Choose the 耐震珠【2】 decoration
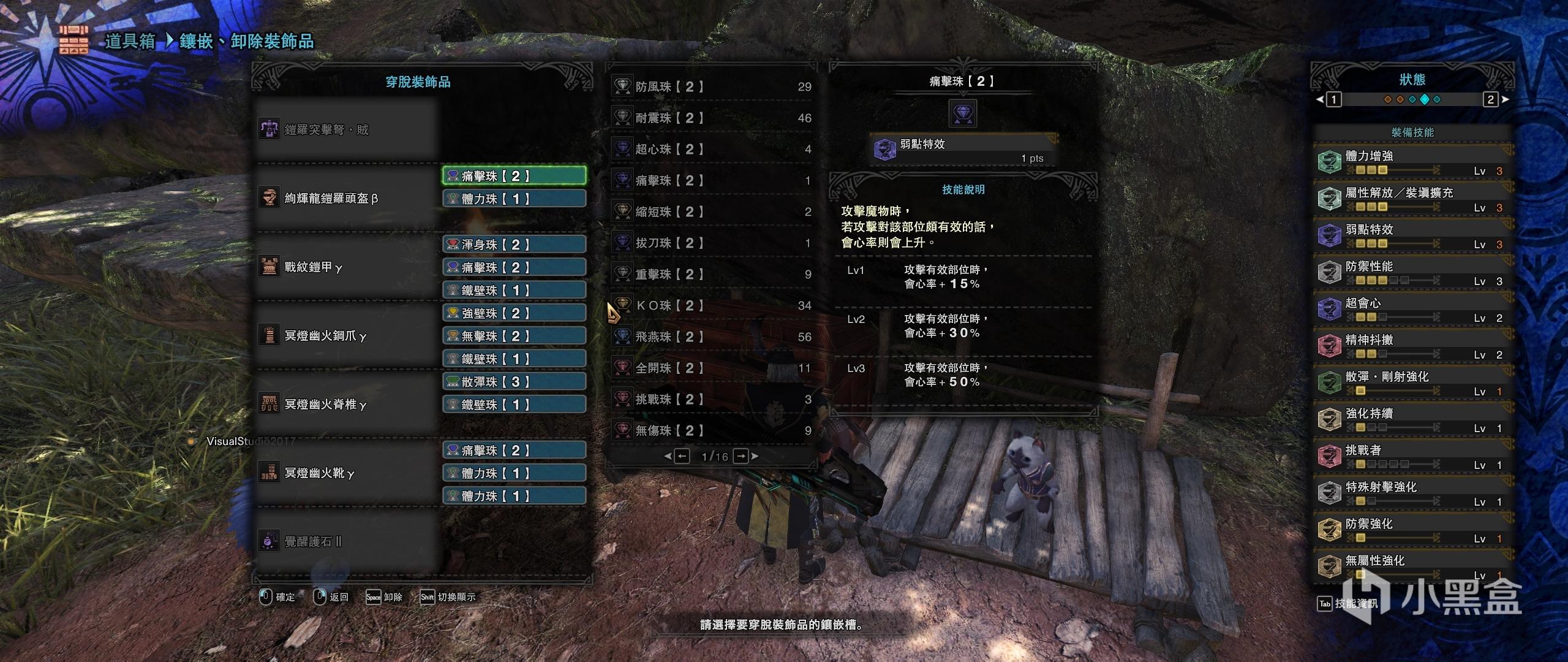1568x662 pixels. tap(710, 118)
